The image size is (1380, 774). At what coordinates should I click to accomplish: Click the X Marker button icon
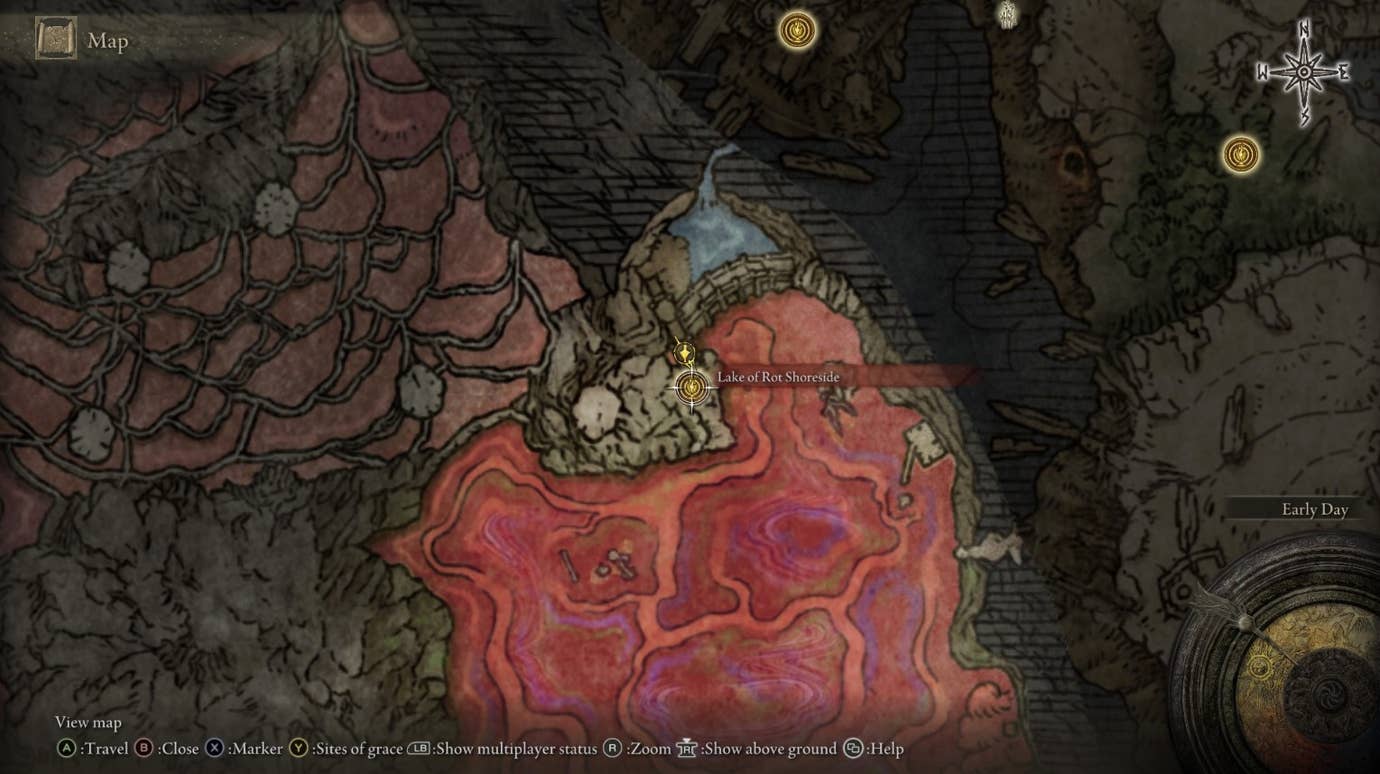click(213, 747)
